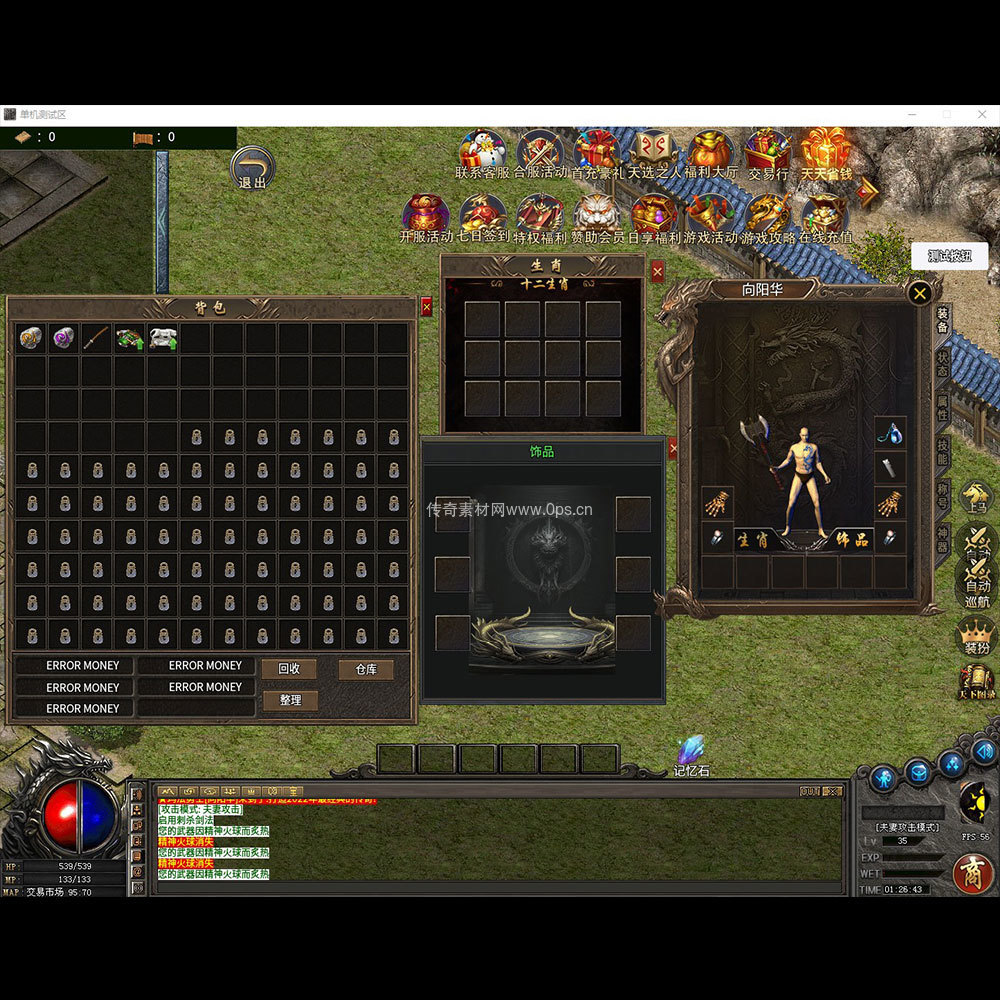Viewport: 1000px width, 1000px height.
Task: Close the 生肖 zodiac panel
Action: [x=657, y=271]
